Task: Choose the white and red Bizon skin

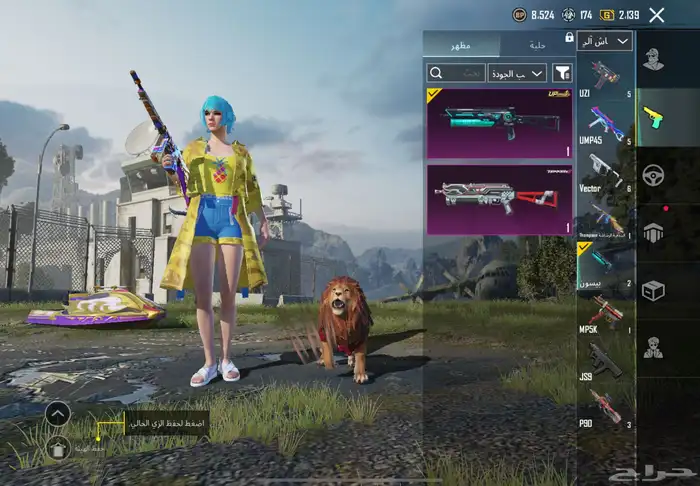Action: pos(499,200)
